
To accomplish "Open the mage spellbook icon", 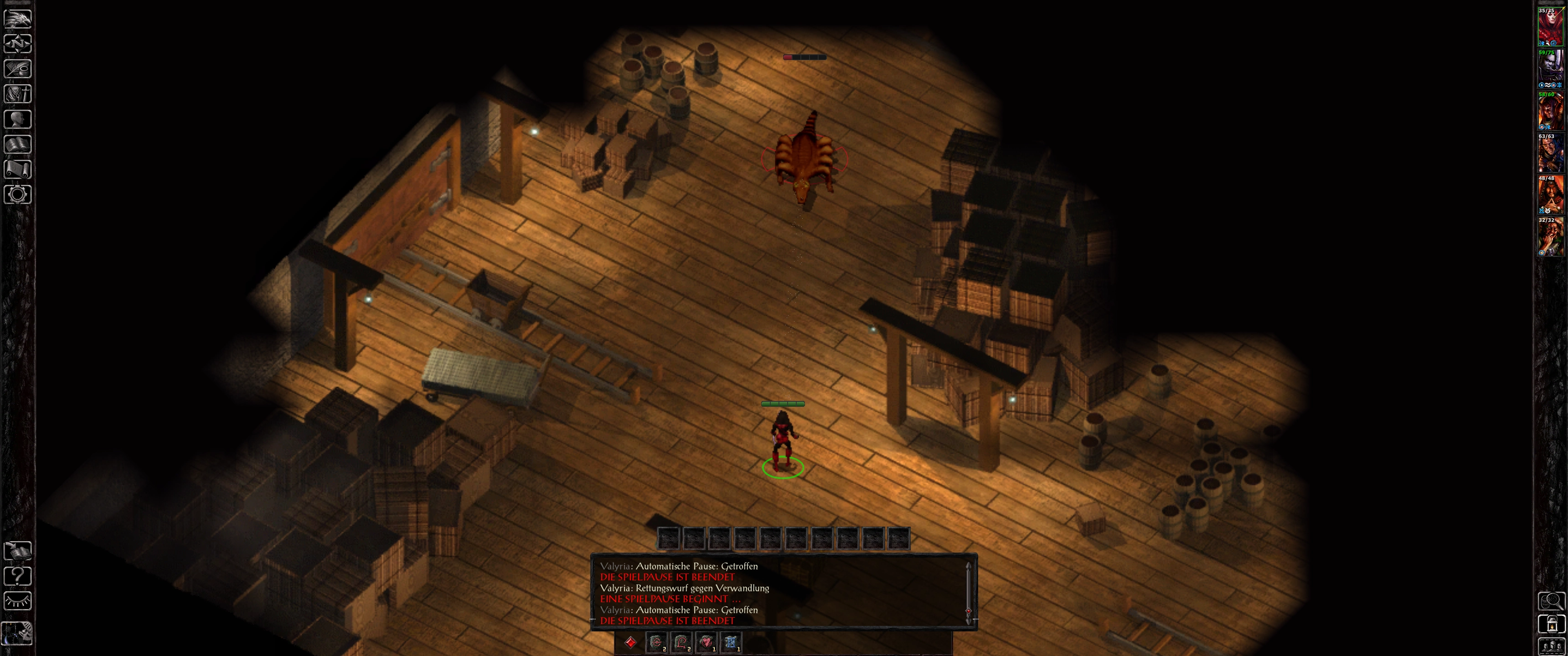I will 18,144.
